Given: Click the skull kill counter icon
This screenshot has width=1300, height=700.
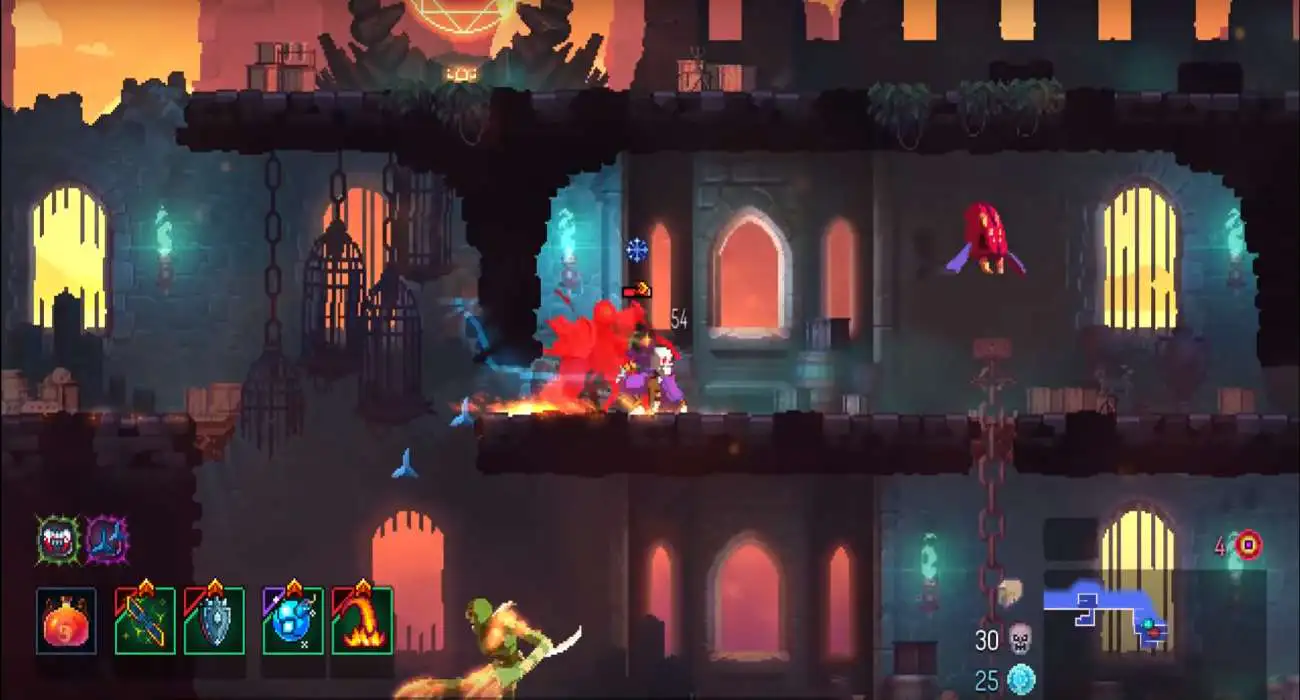Looking at the screenshot, I should pyautogui.click(x=1019, y=638).
